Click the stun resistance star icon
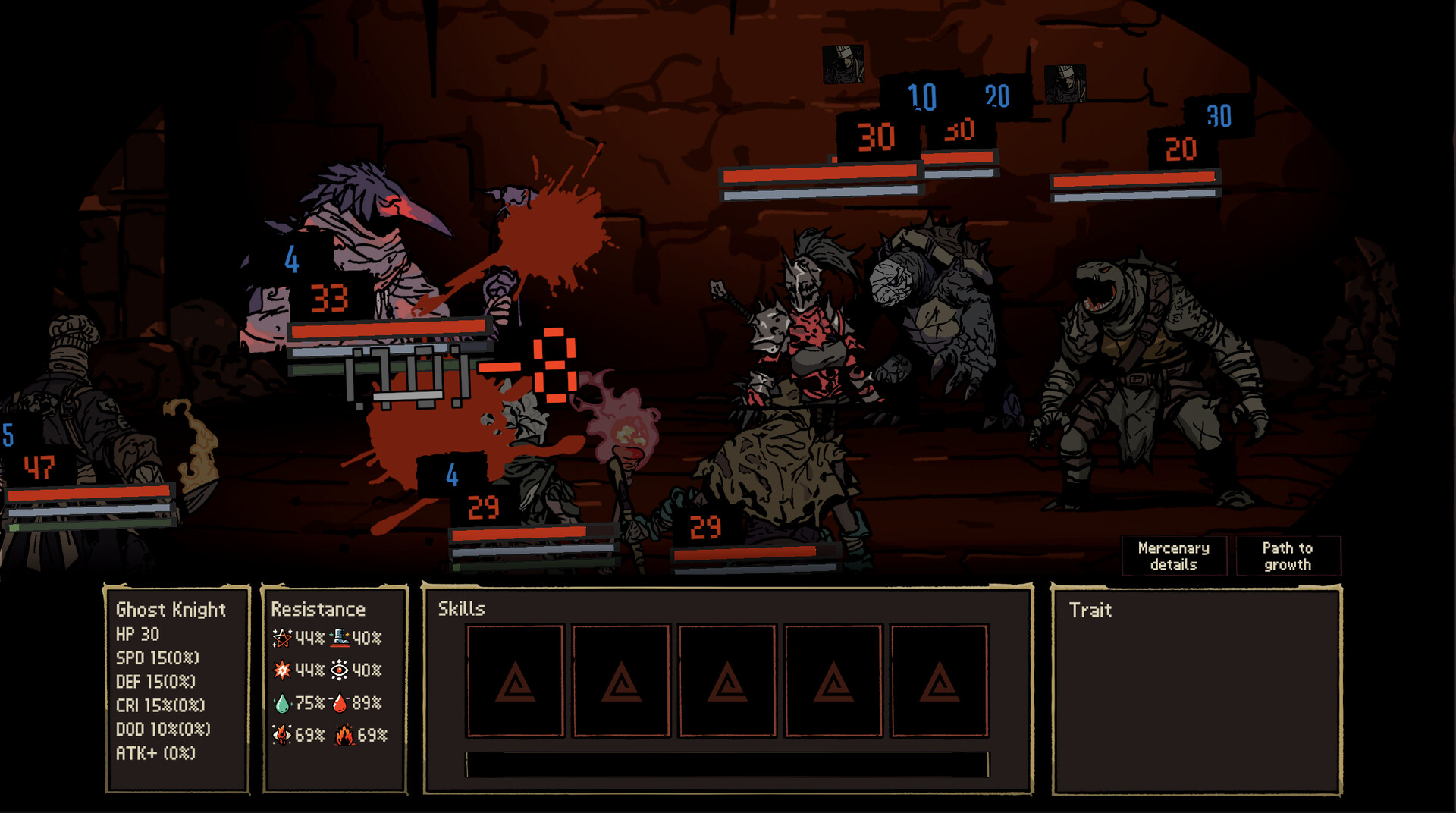 [x=281, y=639]
